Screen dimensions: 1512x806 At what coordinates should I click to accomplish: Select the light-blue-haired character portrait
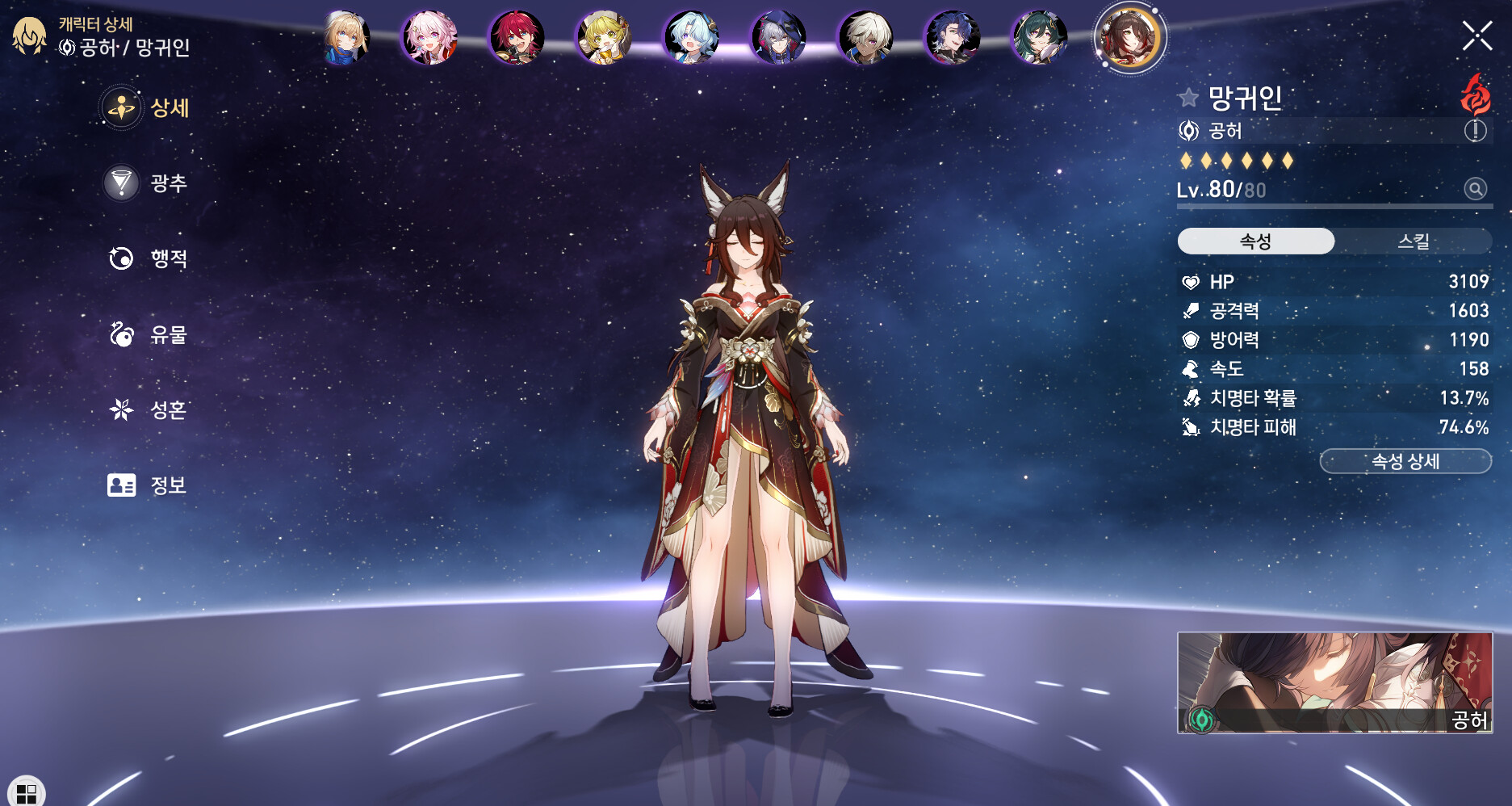(691, 38)
